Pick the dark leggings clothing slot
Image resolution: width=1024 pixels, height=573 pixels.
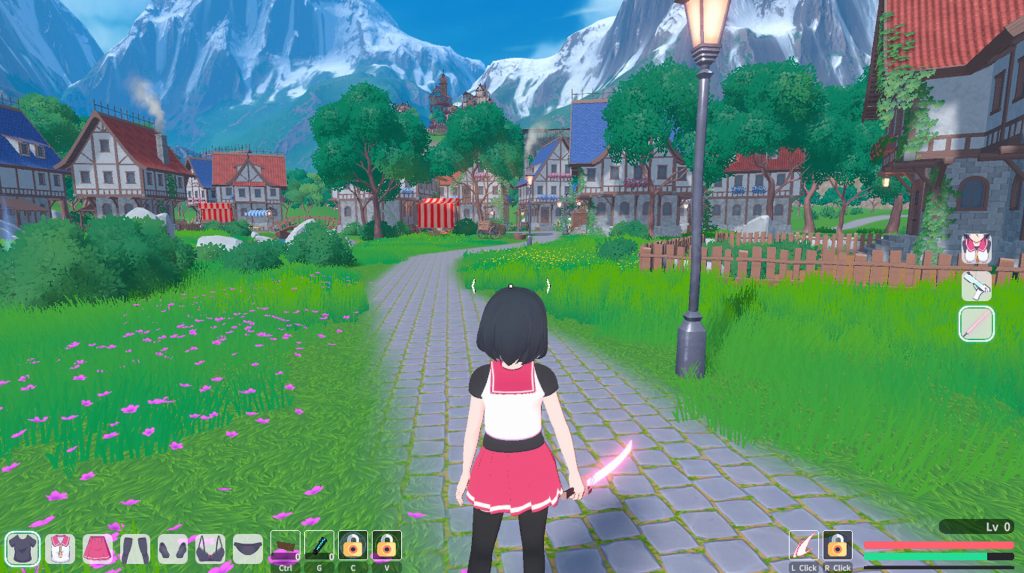click(135, 547)
